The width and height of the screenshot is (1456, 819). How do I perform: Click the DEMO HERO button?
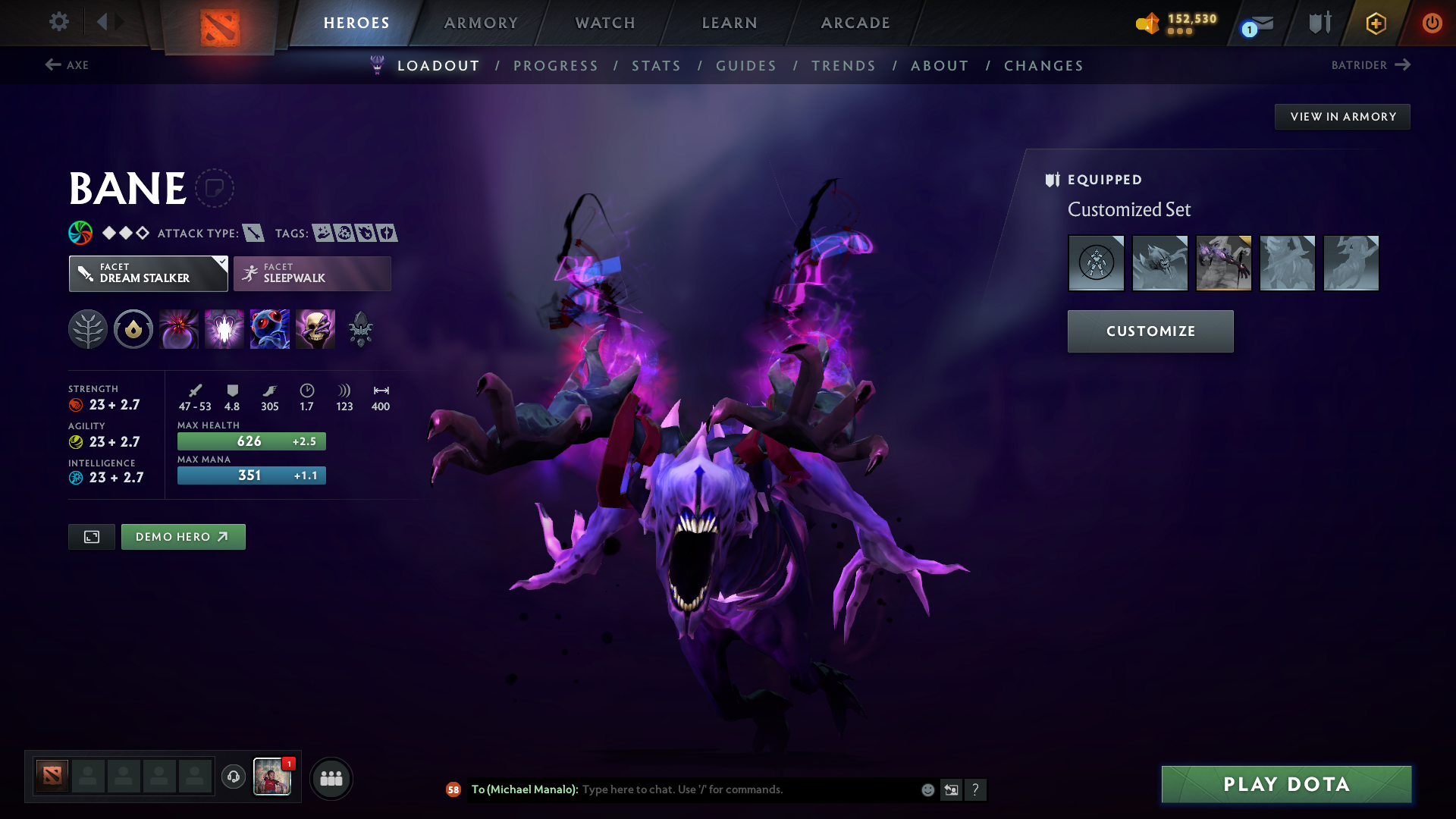(x=183, y=536)
